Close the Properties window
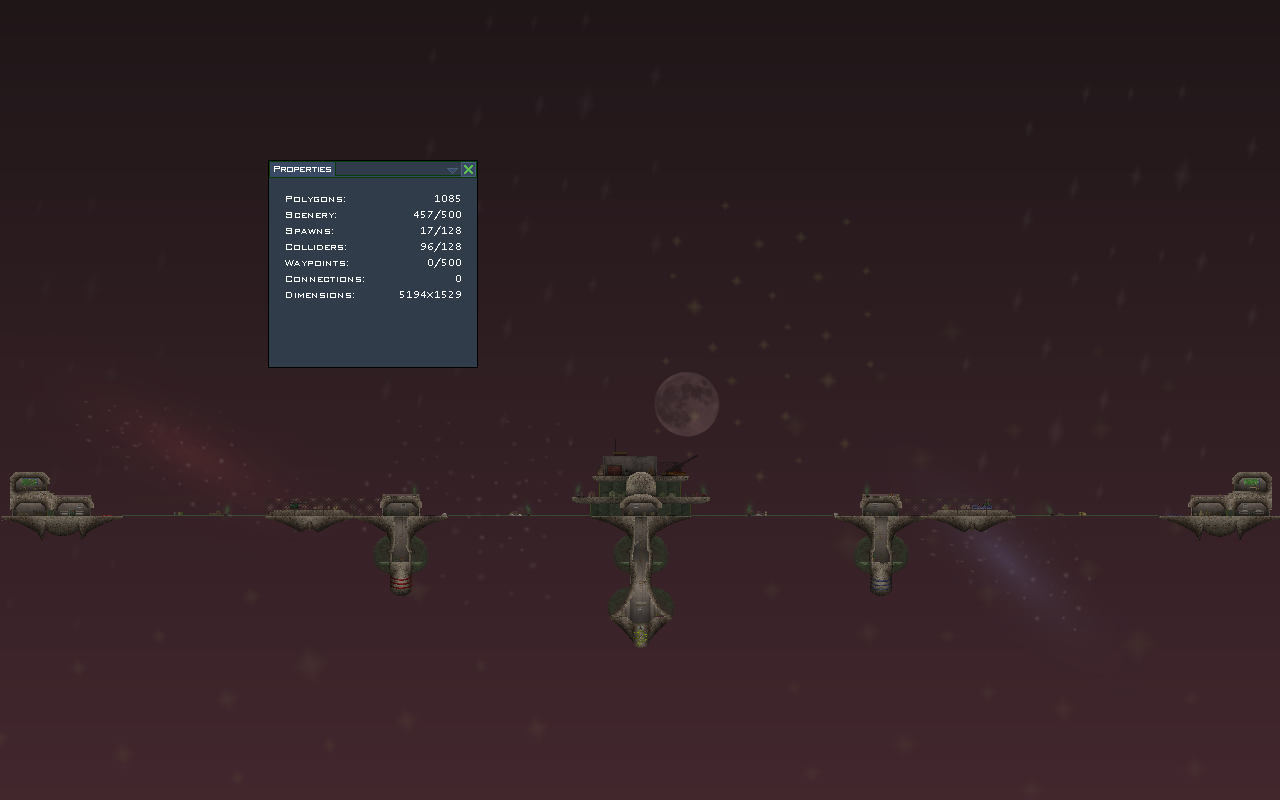The height and width of the screenshot is (800, 1280). pos(468,170)
